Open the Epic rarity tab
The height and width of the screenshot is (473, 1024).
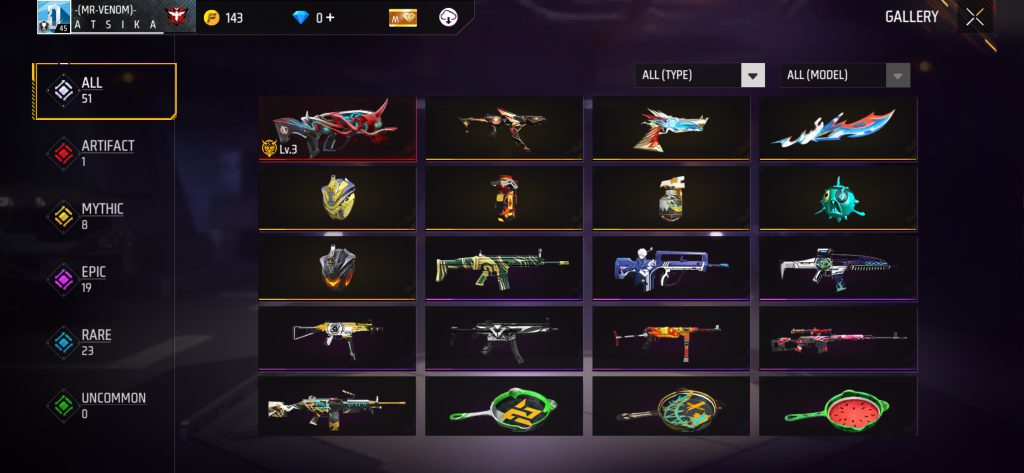pos(104,279)
